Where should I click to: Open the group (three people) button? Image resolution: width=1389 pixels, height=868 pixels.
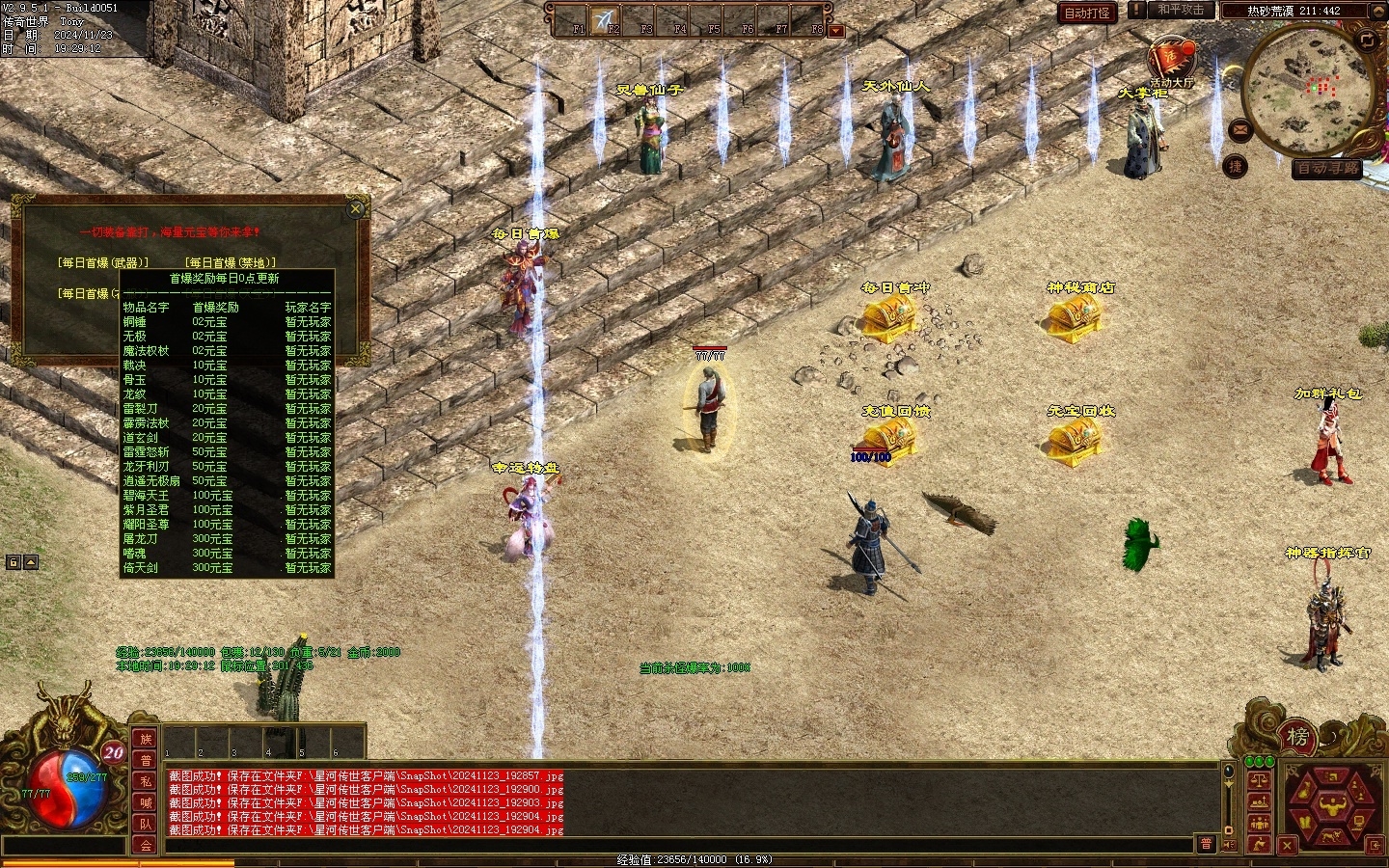[x=1259, y=823]
